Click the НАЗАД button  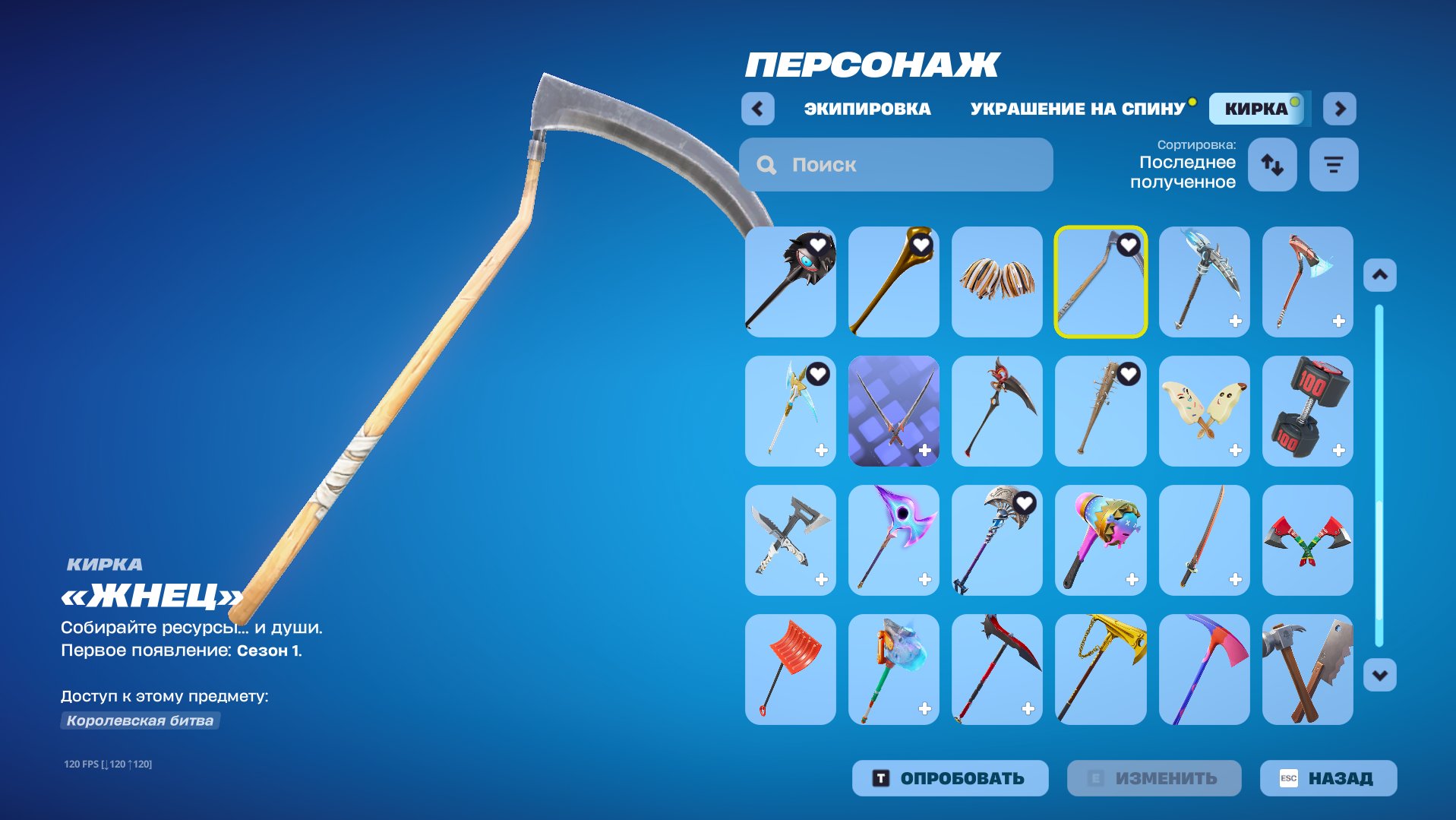(x=1328, y=777)
